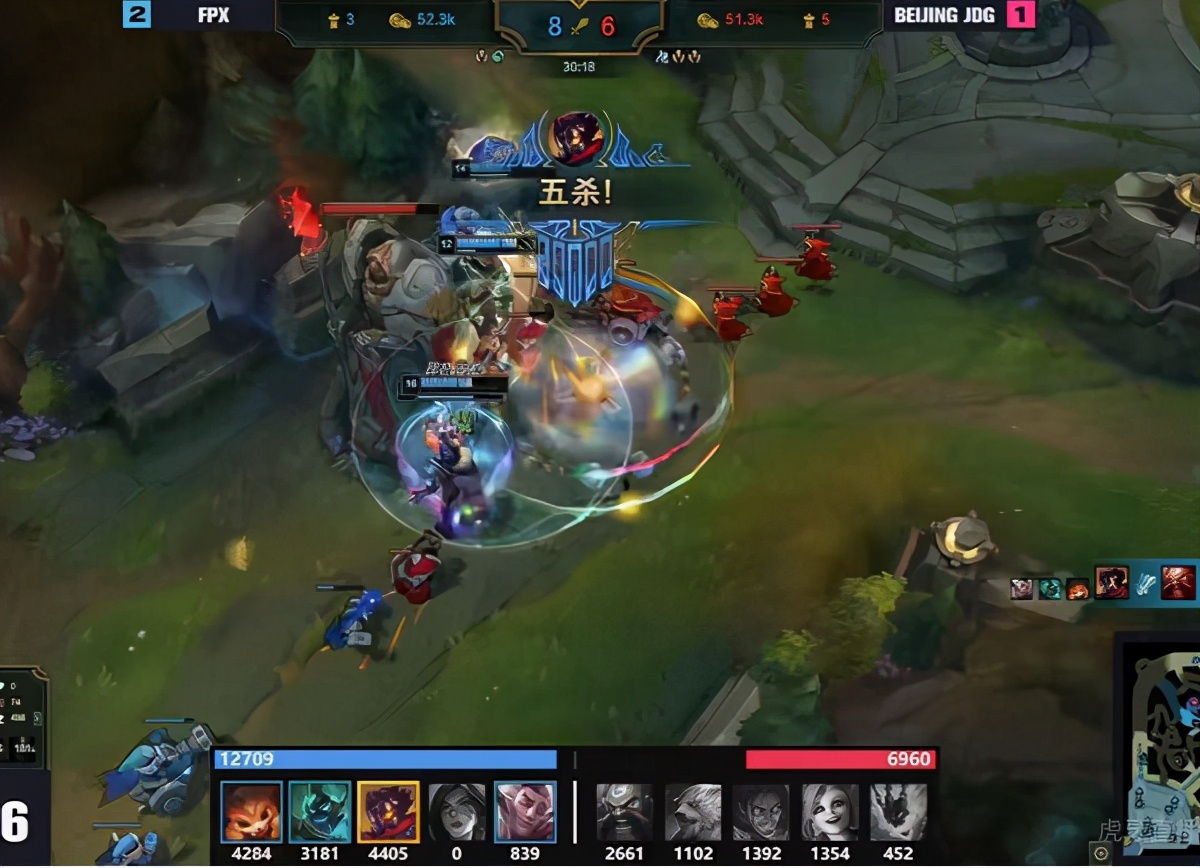1200x868 pixels.
Task: Select Lee Sin's portrait showing 839 damage
Action: [525, 811]
